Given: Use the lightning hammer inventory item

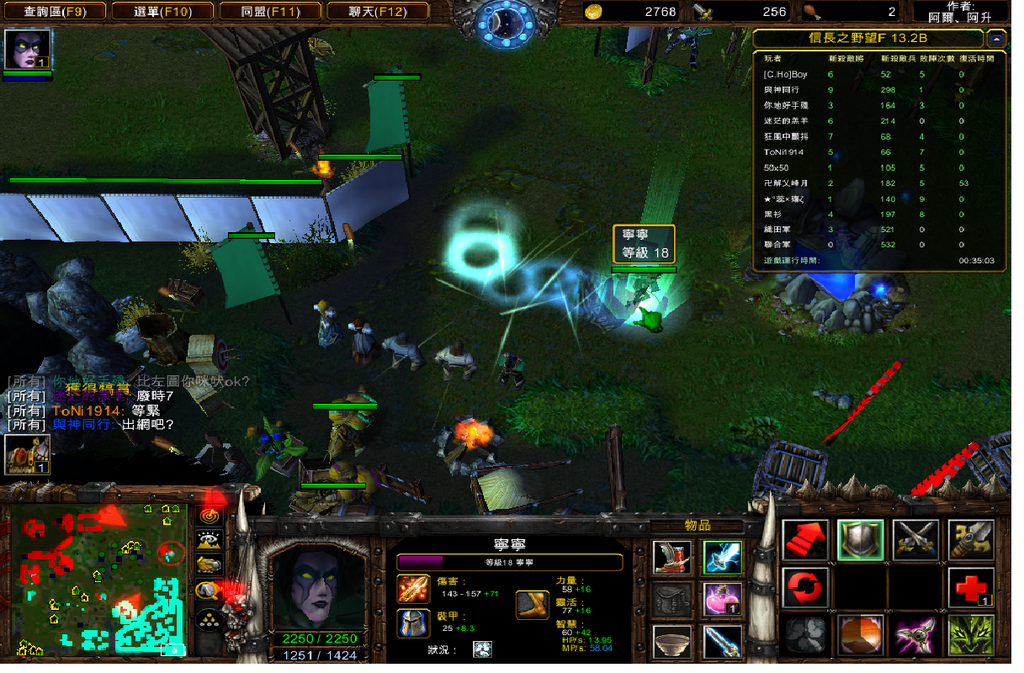Looking at the screenshot, I should click(x=722, y=557).
